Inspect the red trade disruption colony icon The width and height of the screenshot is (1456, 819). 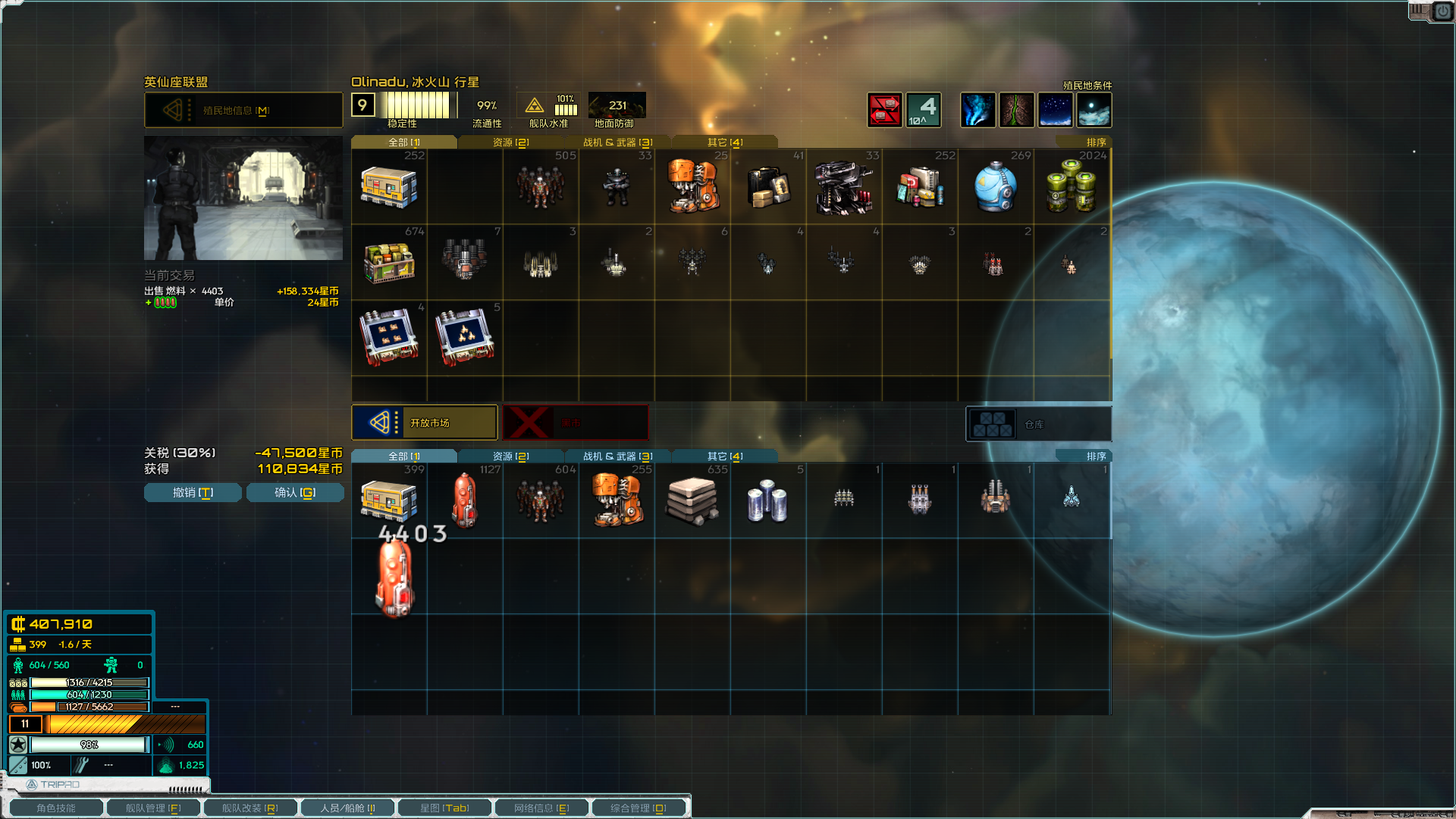click(885, 110)
